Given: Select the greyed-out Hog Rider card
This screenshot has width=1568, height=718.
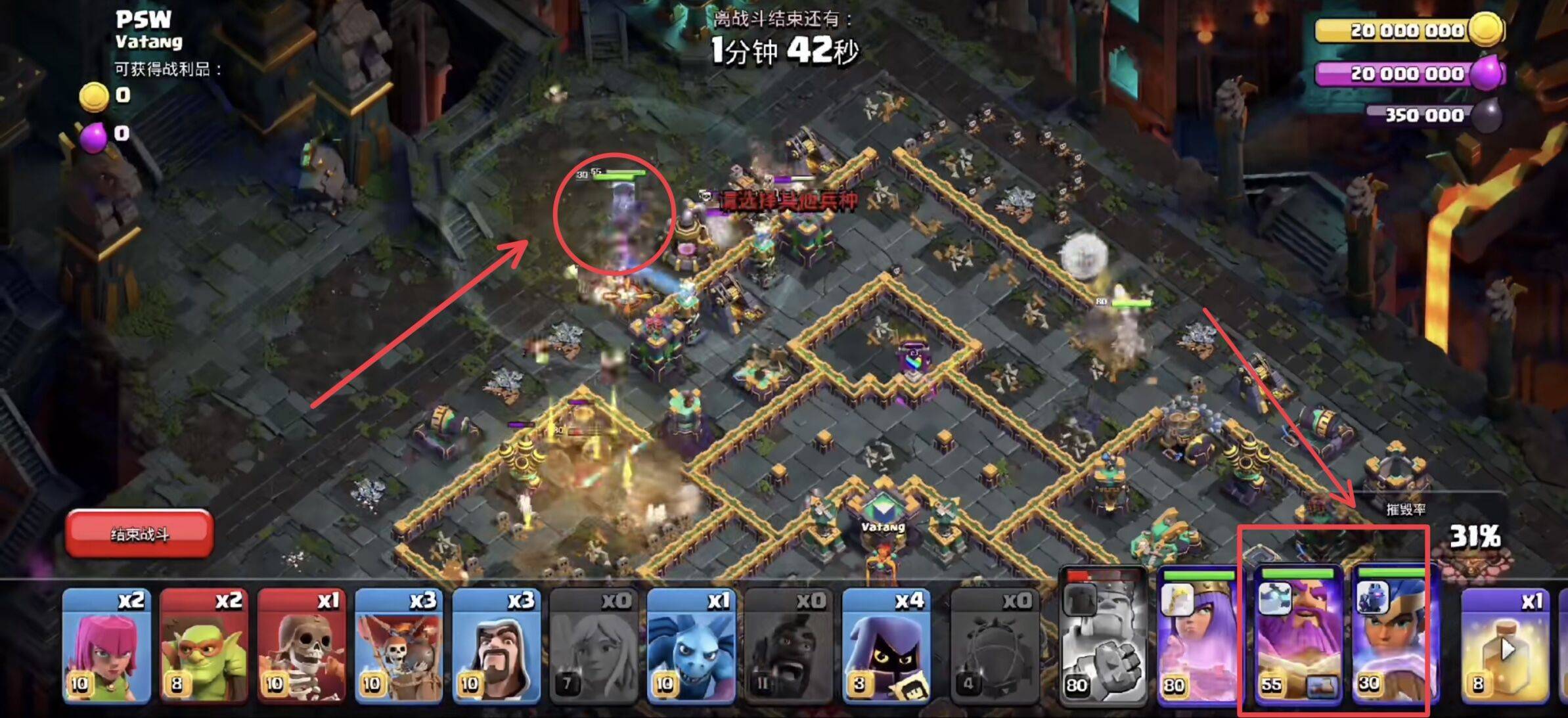Looking at the screenshot, I should 788,646.
